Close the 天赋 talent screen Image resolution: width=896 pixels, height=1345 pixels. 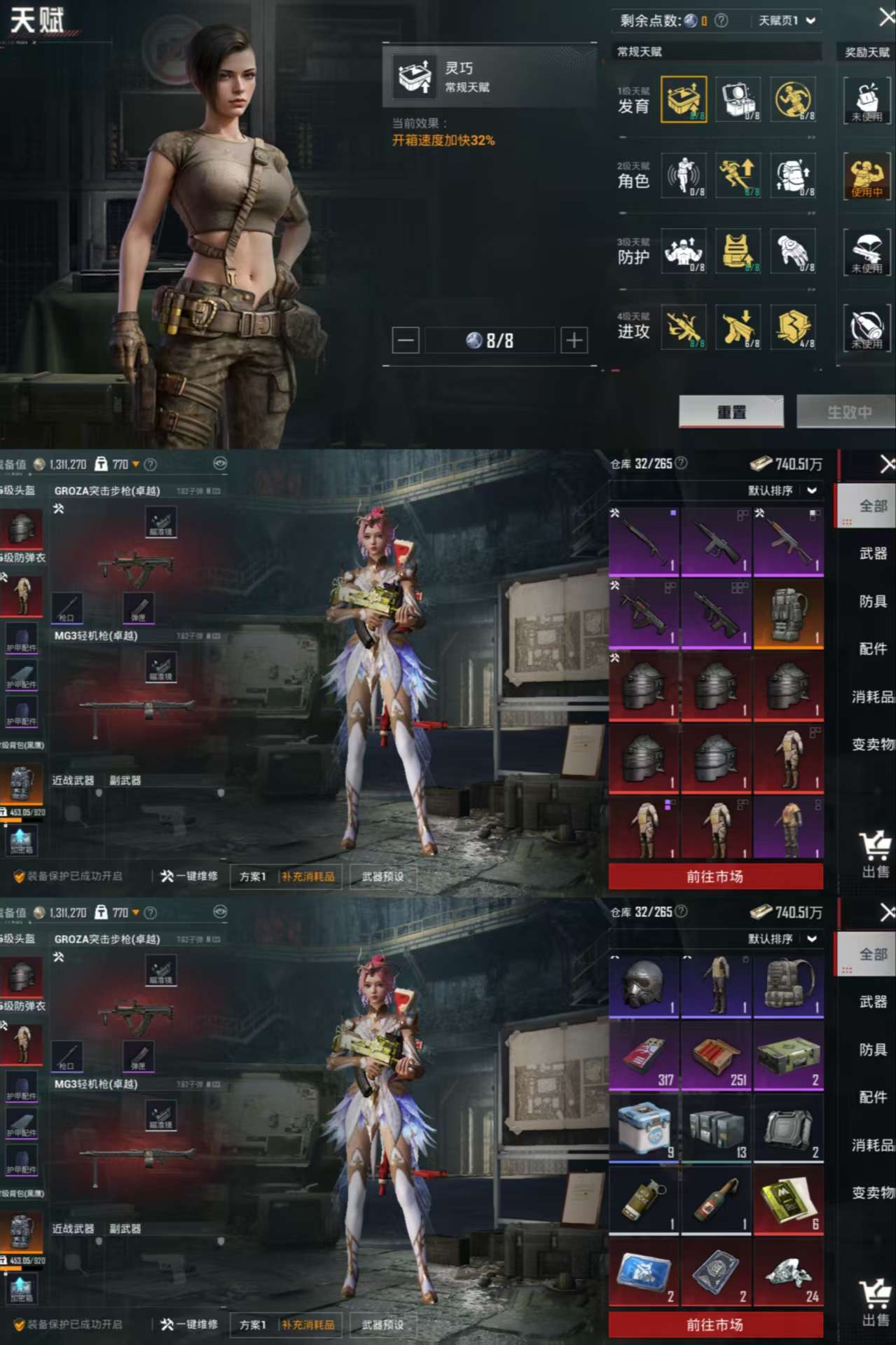[x=886, y=18]
